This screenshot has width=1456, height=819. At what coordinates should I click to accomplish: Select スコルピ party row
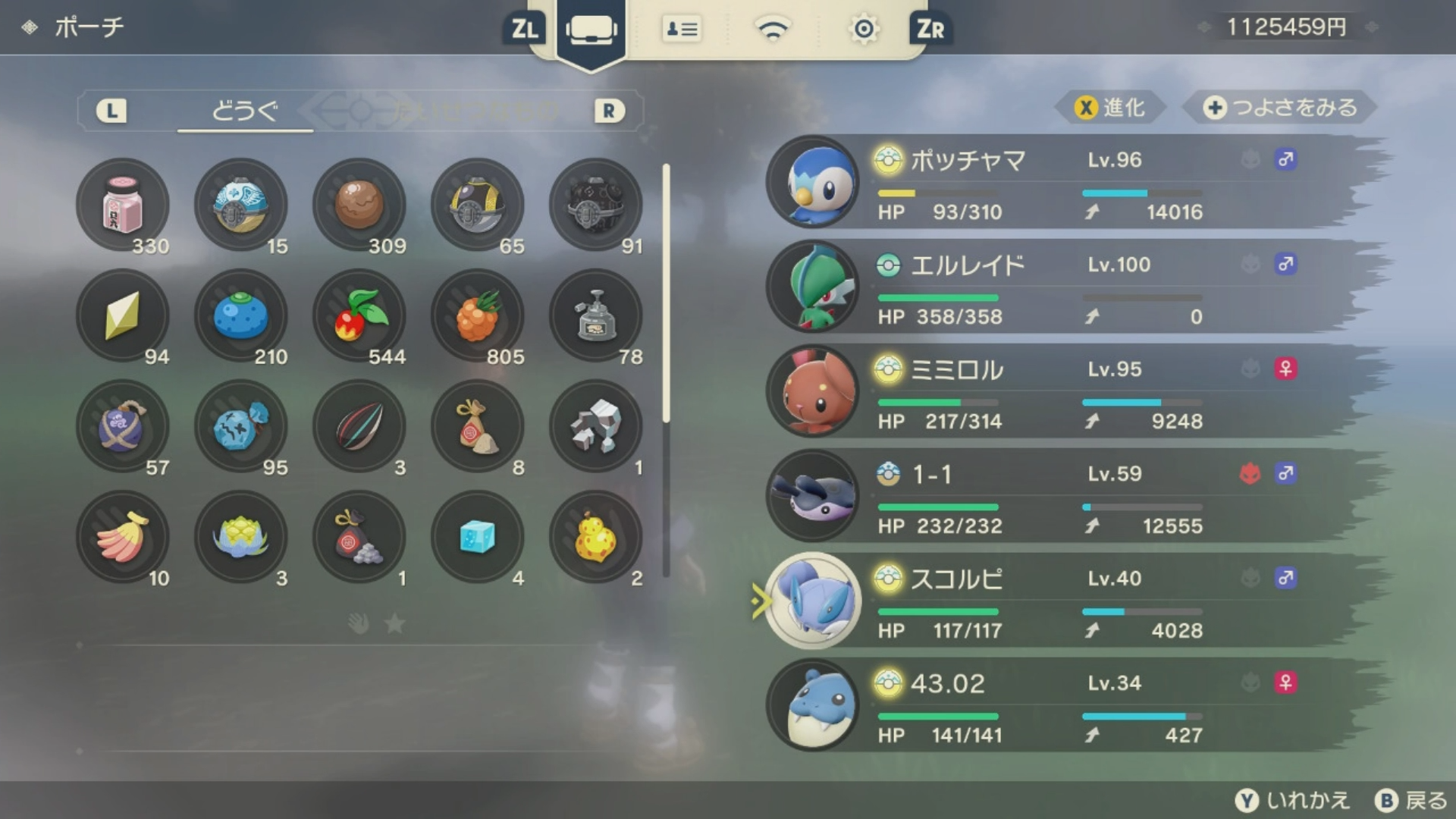click(1062, 601)
